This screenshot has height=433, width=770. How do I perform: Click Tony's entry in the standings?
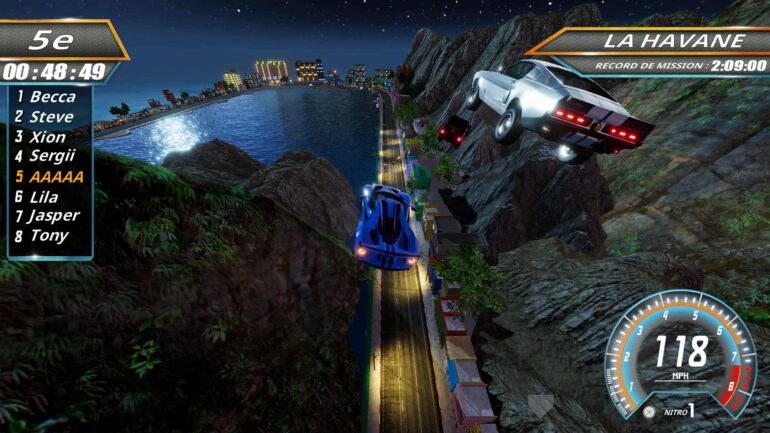[x=44, y=235]
